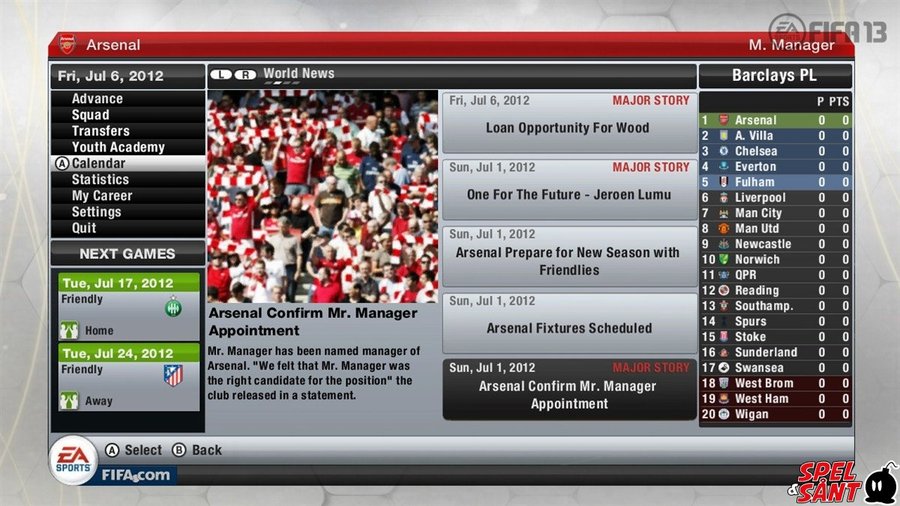Open Arsenal Prepare for New Season story
The height and width of the screenshot is (506, 900).
pyautogui.click(x=568, y=255)
